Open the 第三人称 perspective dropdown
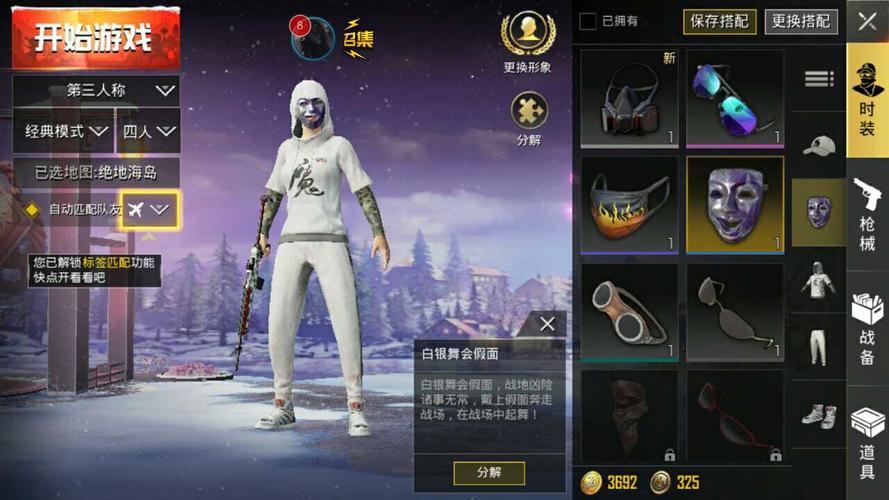Viewport: 889px width, 500px height. point(96,90)
